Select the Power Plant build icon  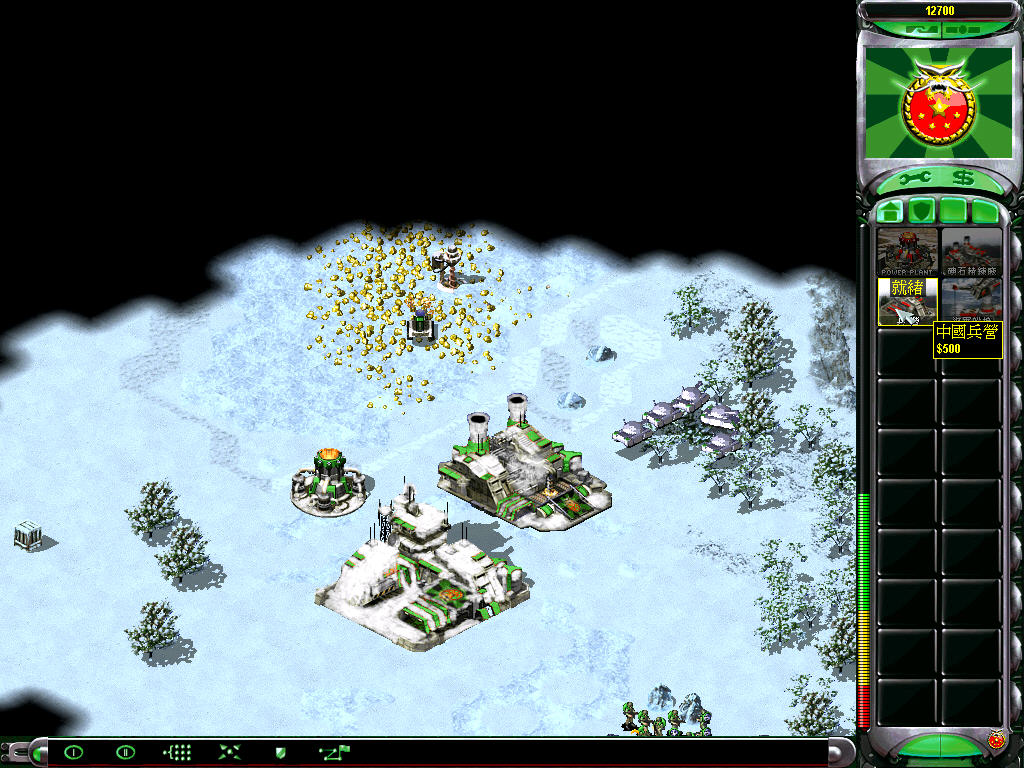[907, 252]
